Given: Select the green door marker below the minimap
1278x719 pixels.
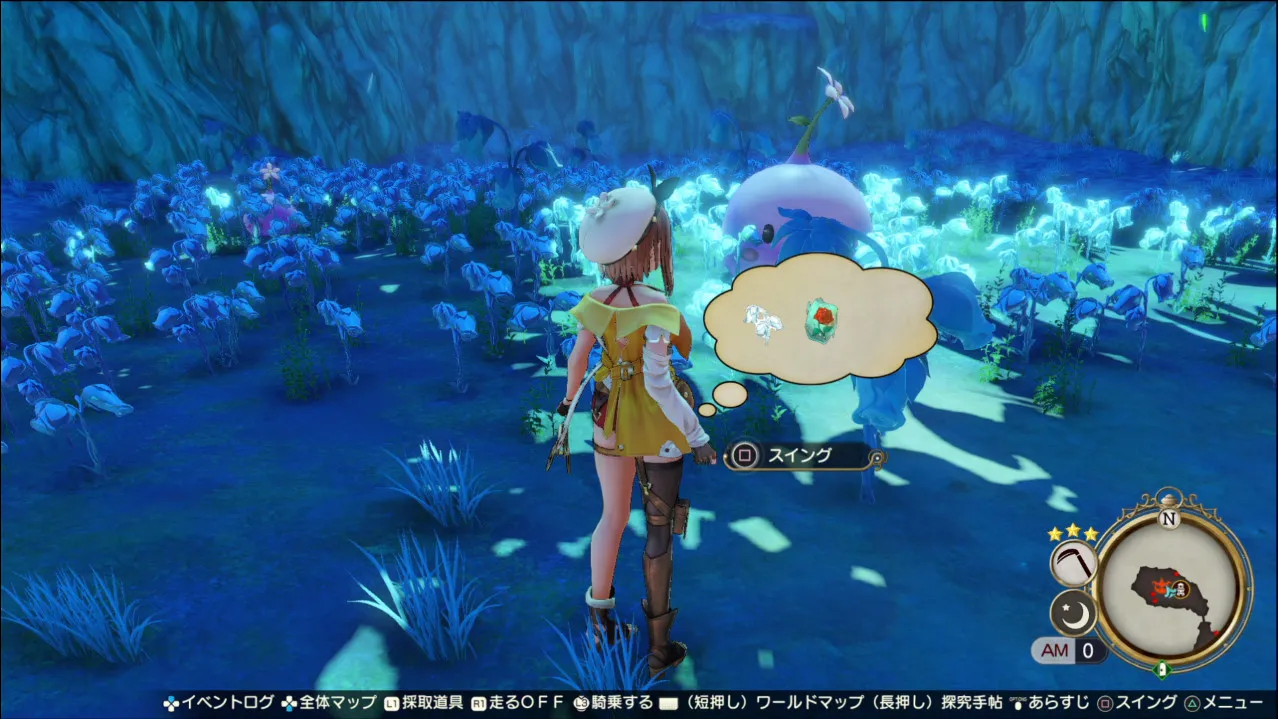Looking at the screenshot, I should (x=1162, y=667).
